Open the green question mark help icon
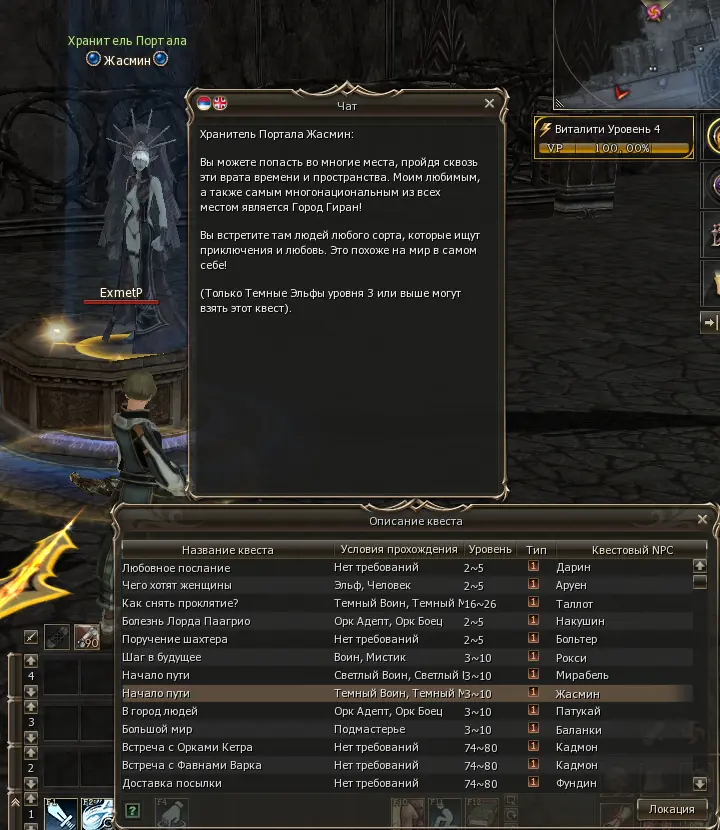The height and width of the screenshot is (830, 720). tap(133, 810)
